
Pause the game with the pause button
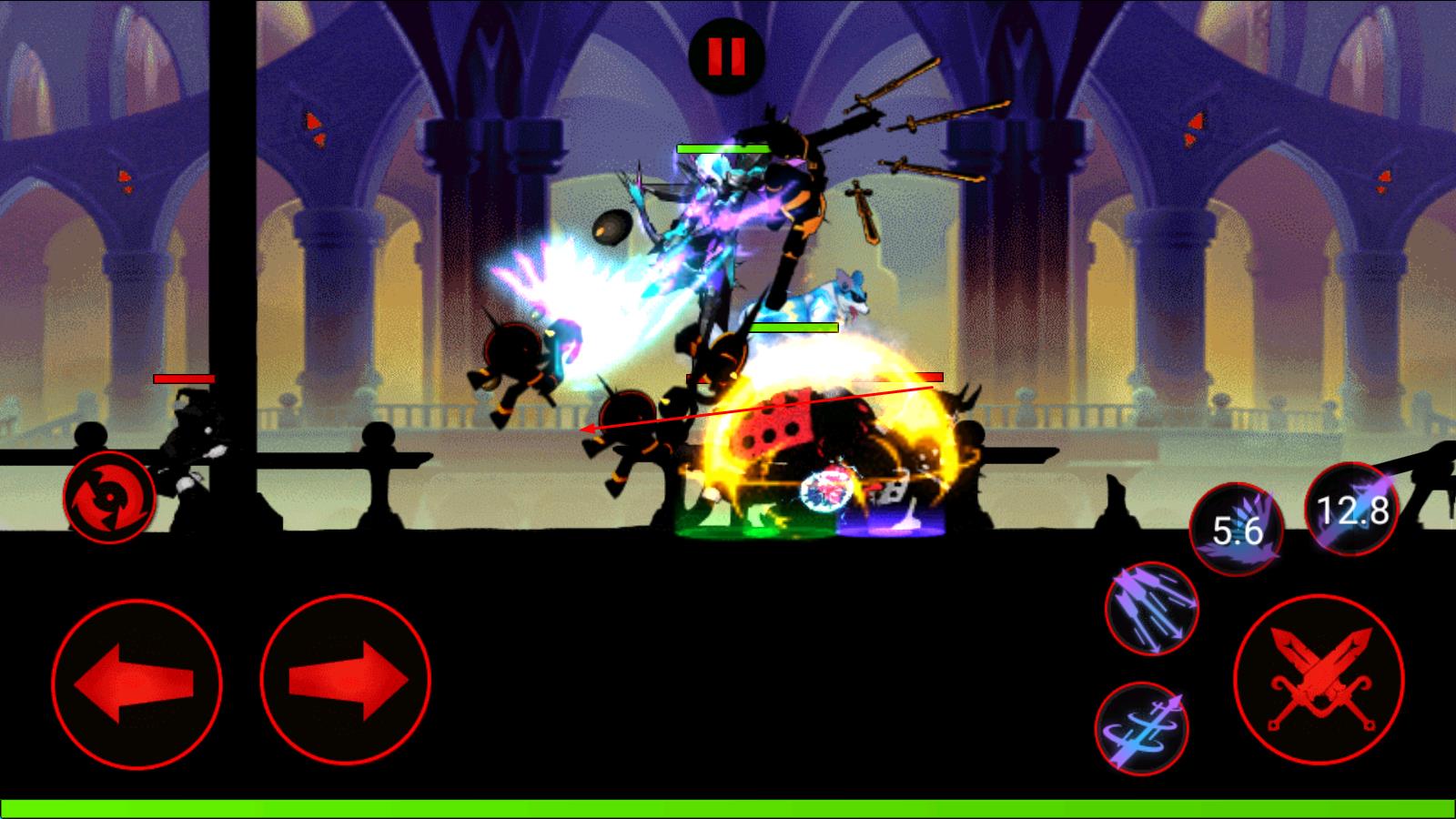[726, 55]
